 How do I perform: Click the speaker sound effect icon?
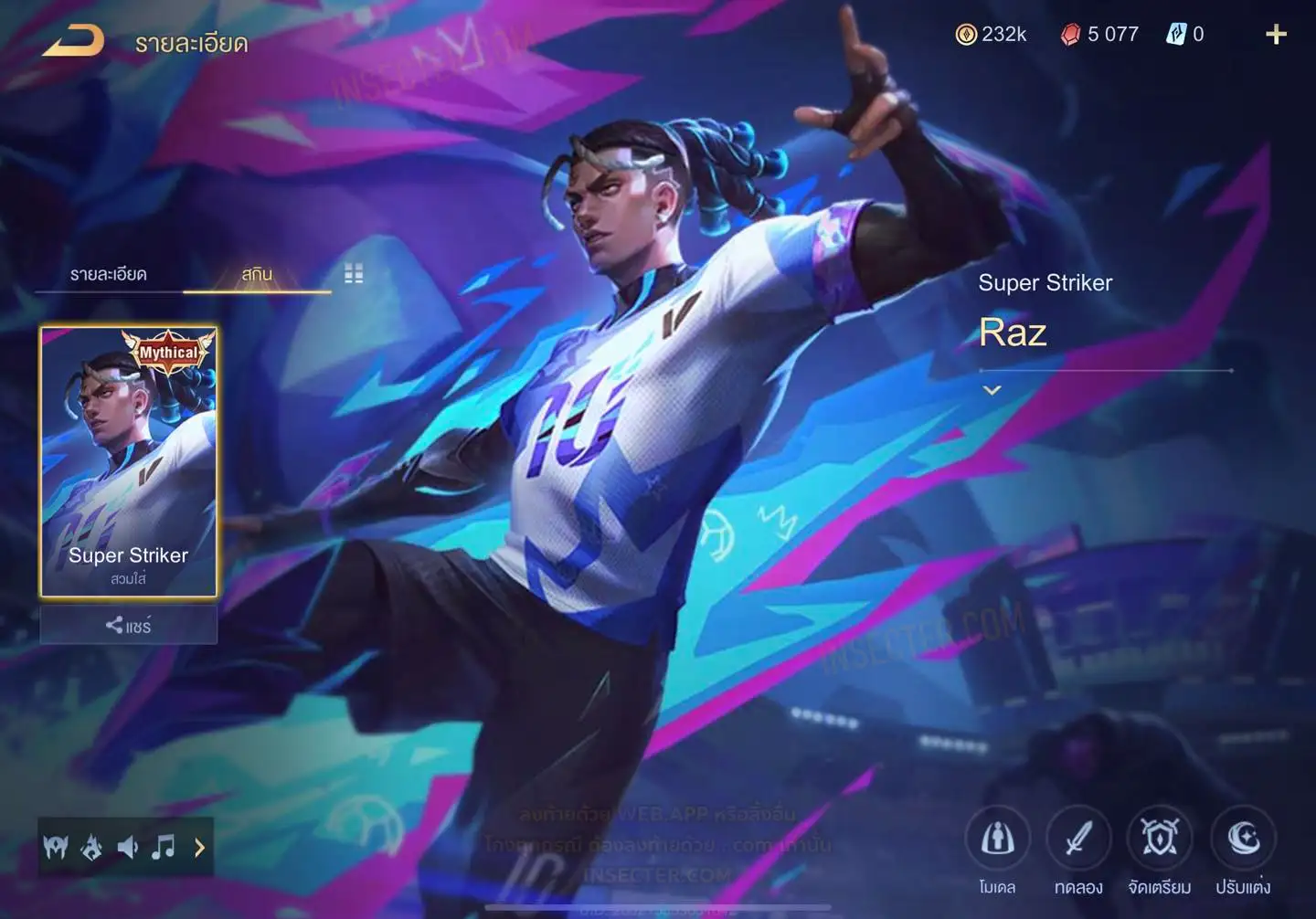pyautogui.click(x=128, y=848)
